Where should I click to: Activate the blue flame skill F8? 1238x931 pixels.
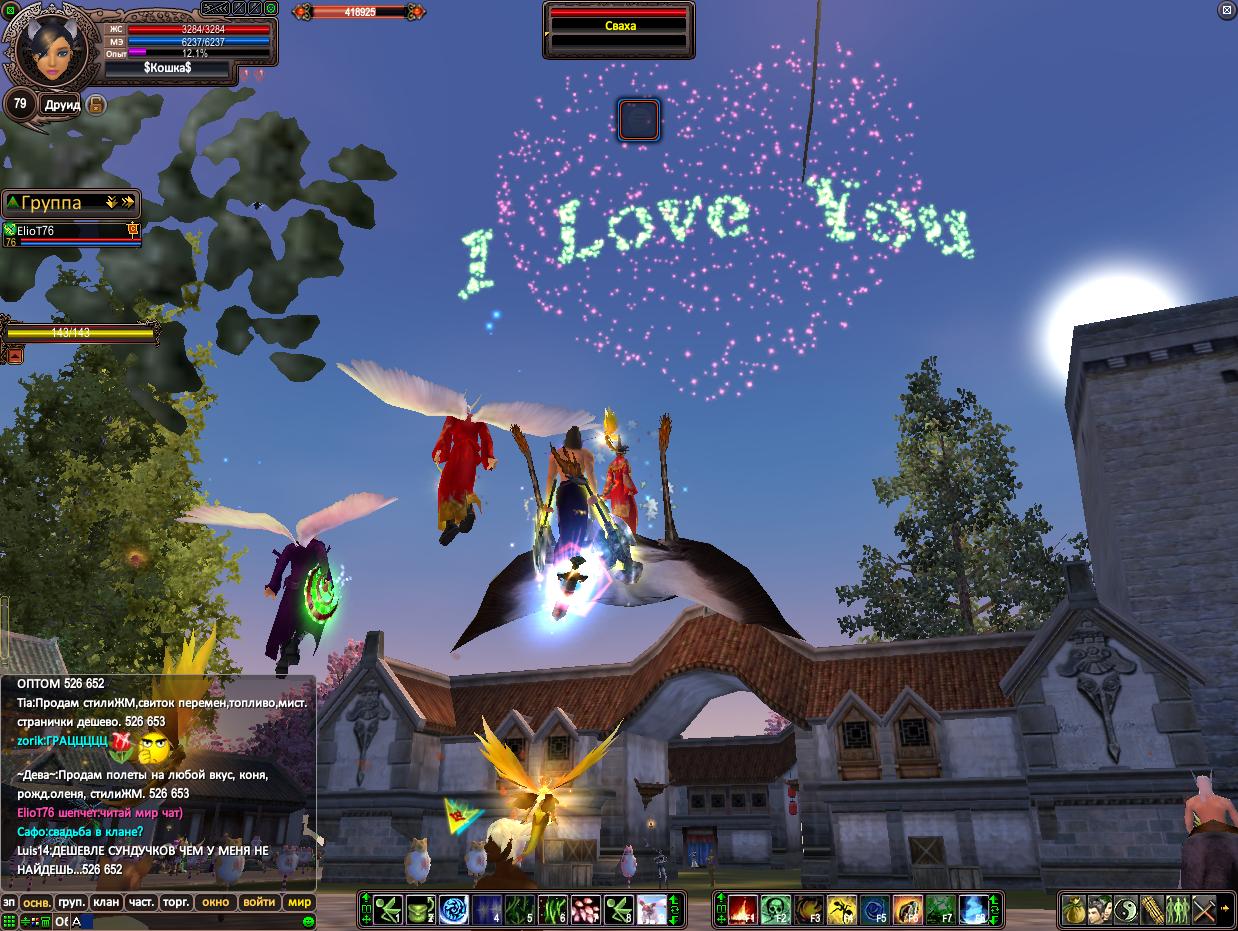coord(973,910)
